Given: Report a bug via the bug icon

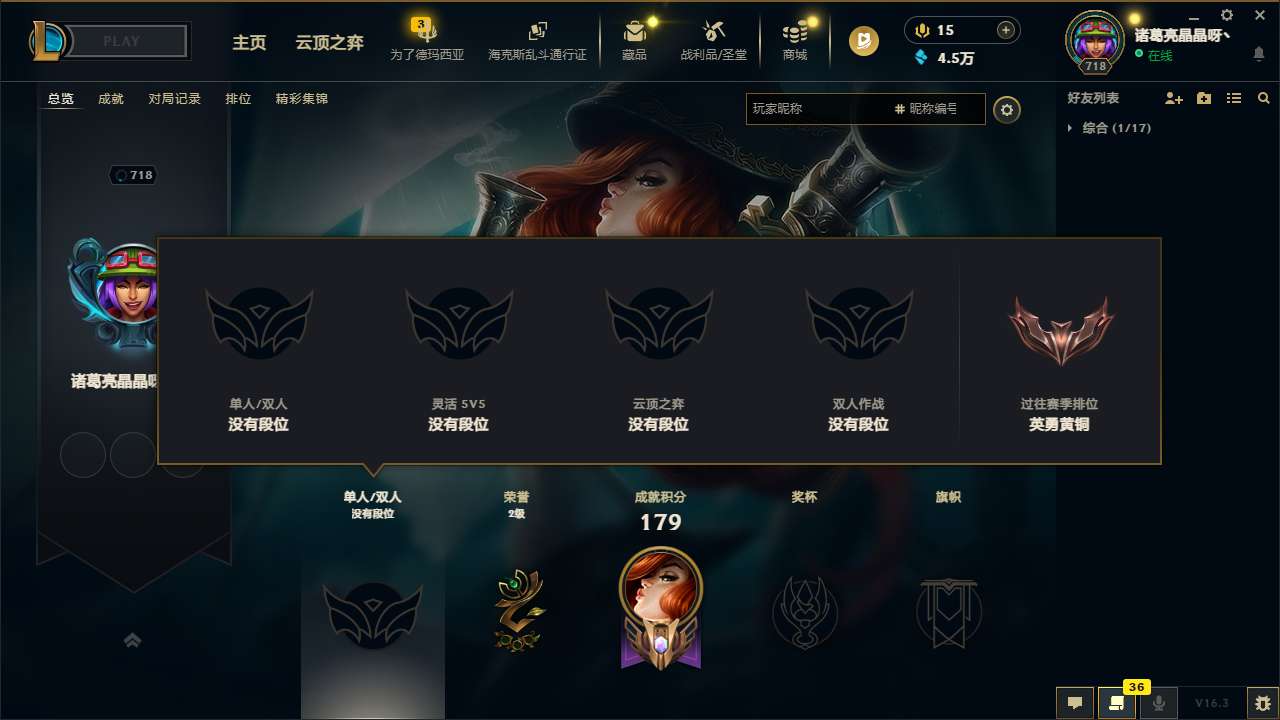Looking at the screenshot, I should [1262, 703].
